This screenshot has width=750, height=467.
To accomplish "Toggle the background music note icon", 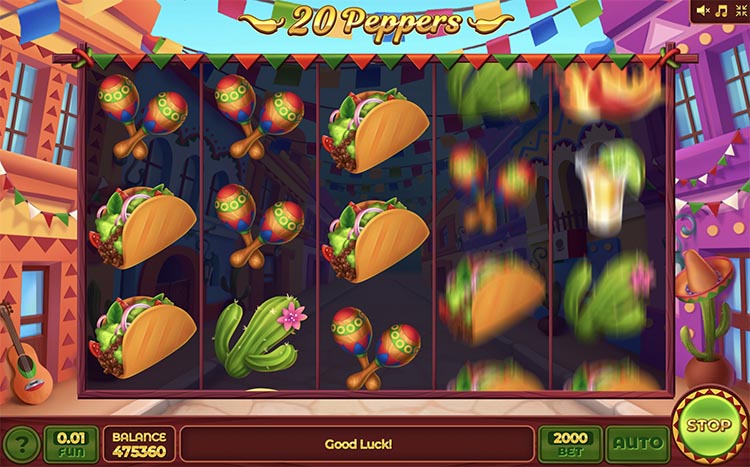I will [720, 11].
